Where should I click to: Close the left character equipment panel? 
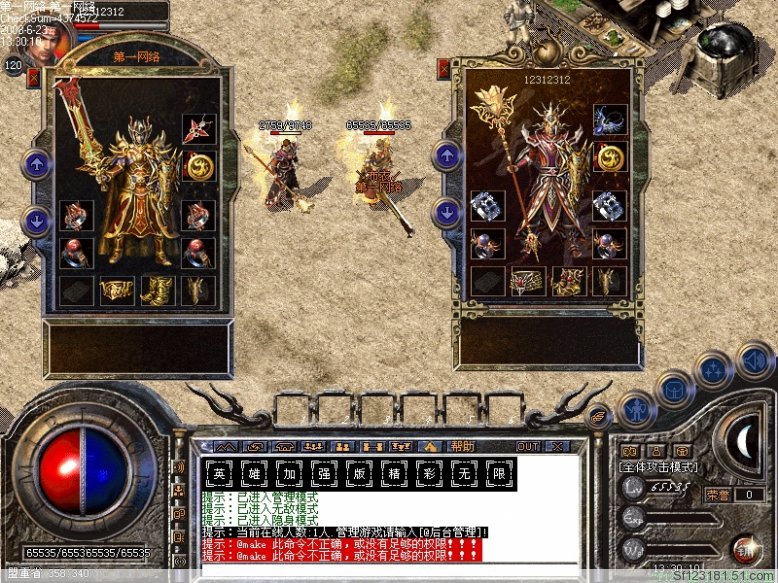(33, 76)
